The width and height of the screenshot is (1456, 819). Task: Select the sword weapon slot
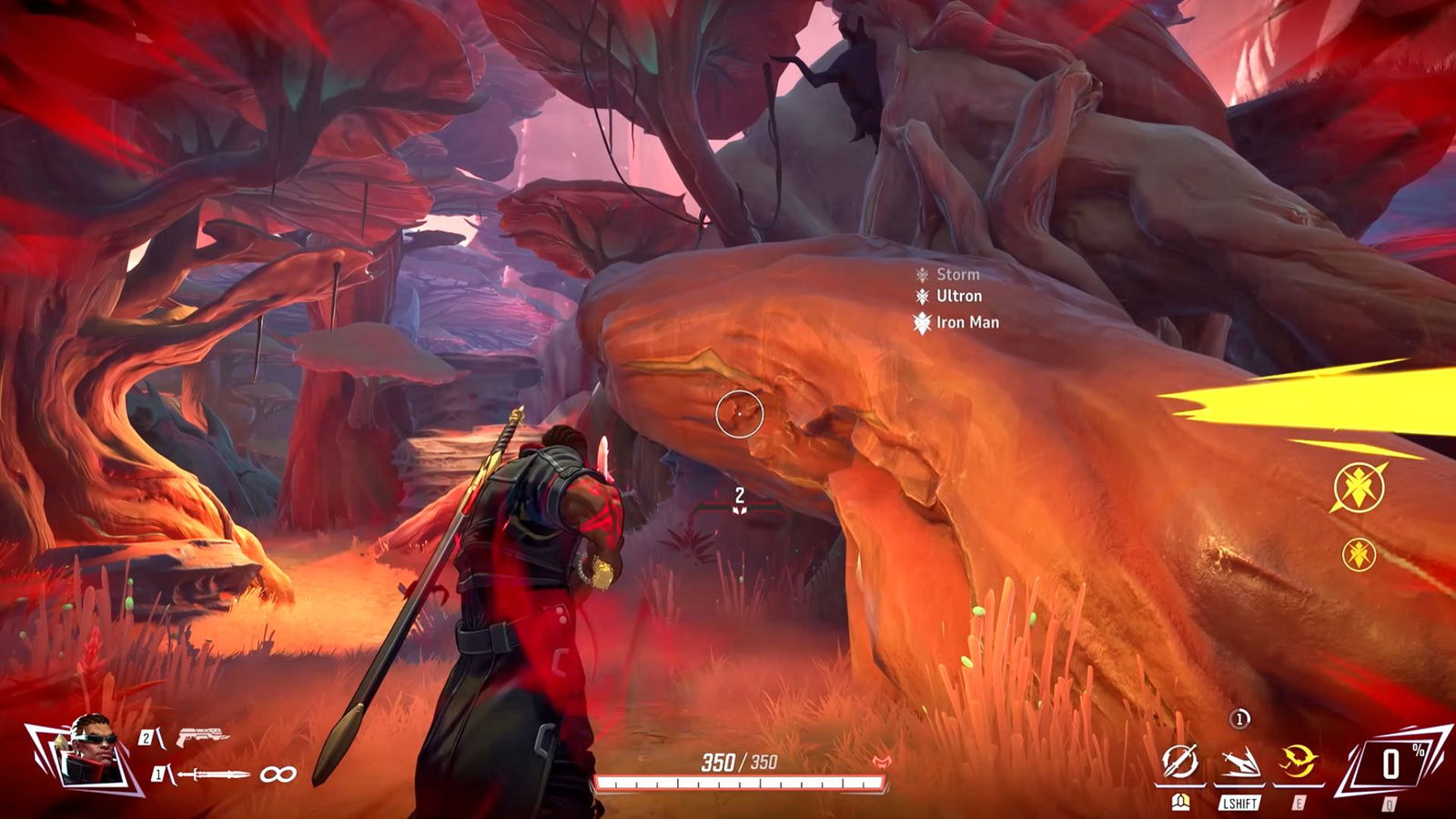click(x=214, y=774)
